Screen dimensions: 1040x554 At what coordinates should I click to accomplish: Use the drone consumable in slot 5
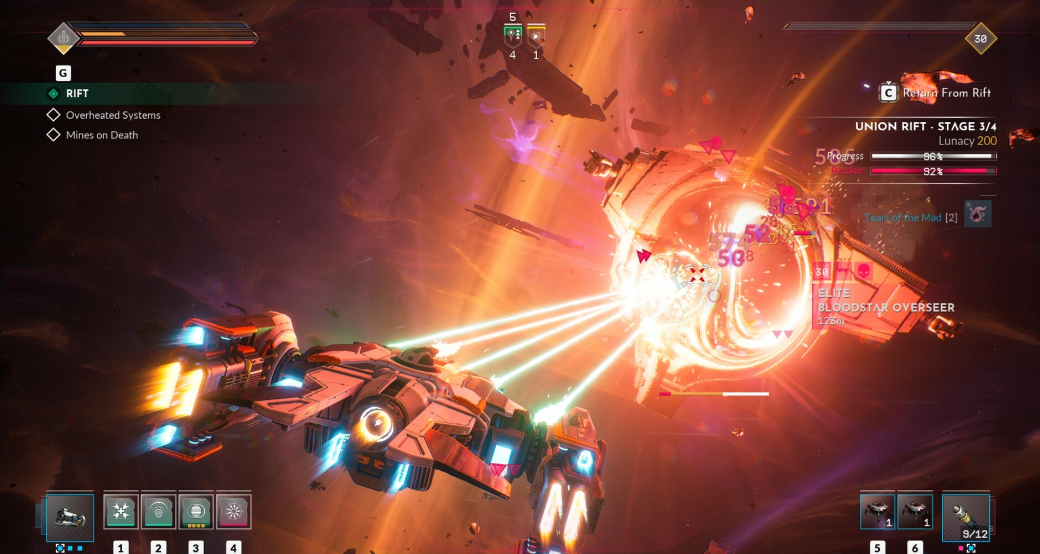877,511
